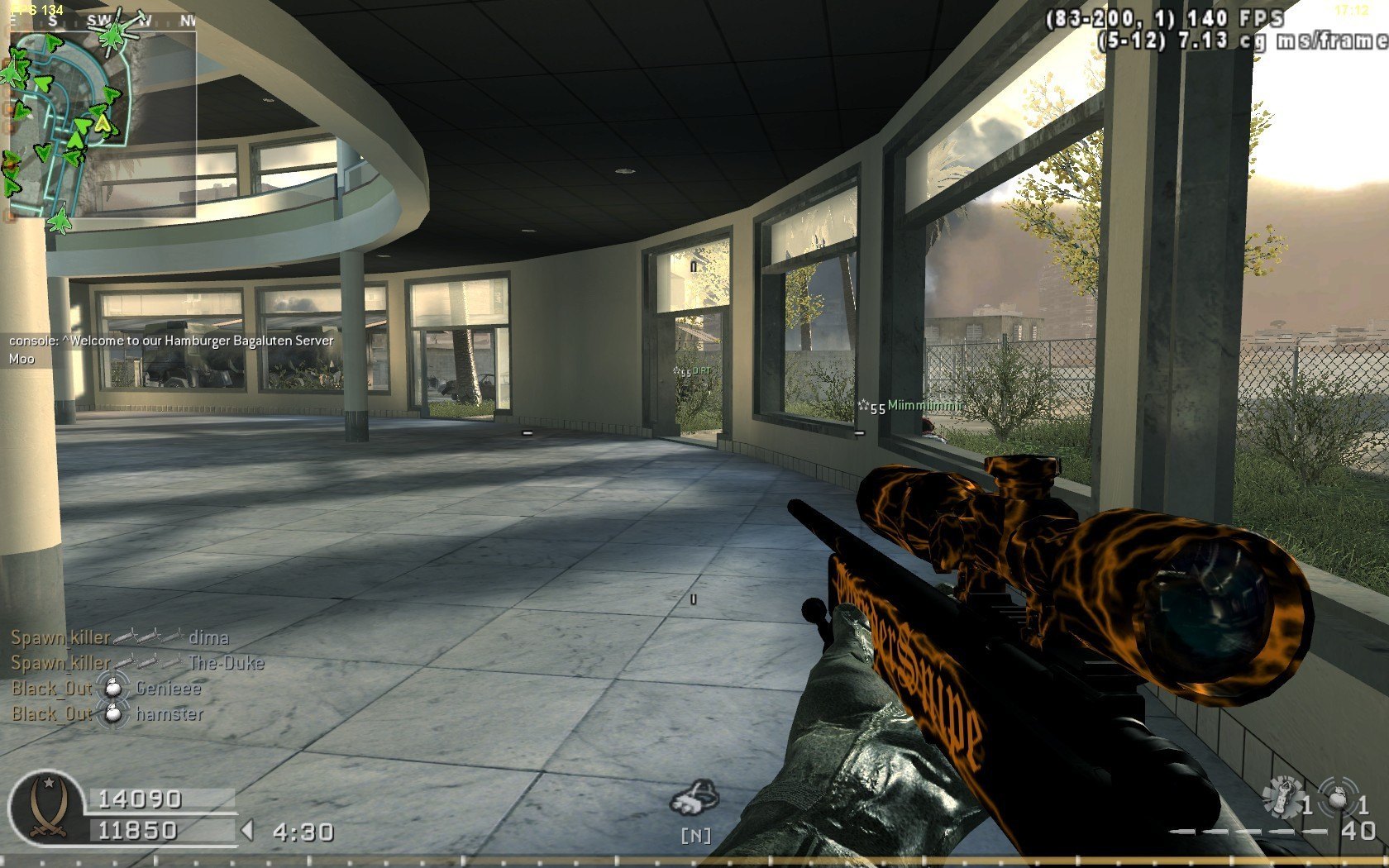Select the killfeed entry for hamster
Image resolution: width=1389 pixels, height=868 pixels.
point(107,714)
